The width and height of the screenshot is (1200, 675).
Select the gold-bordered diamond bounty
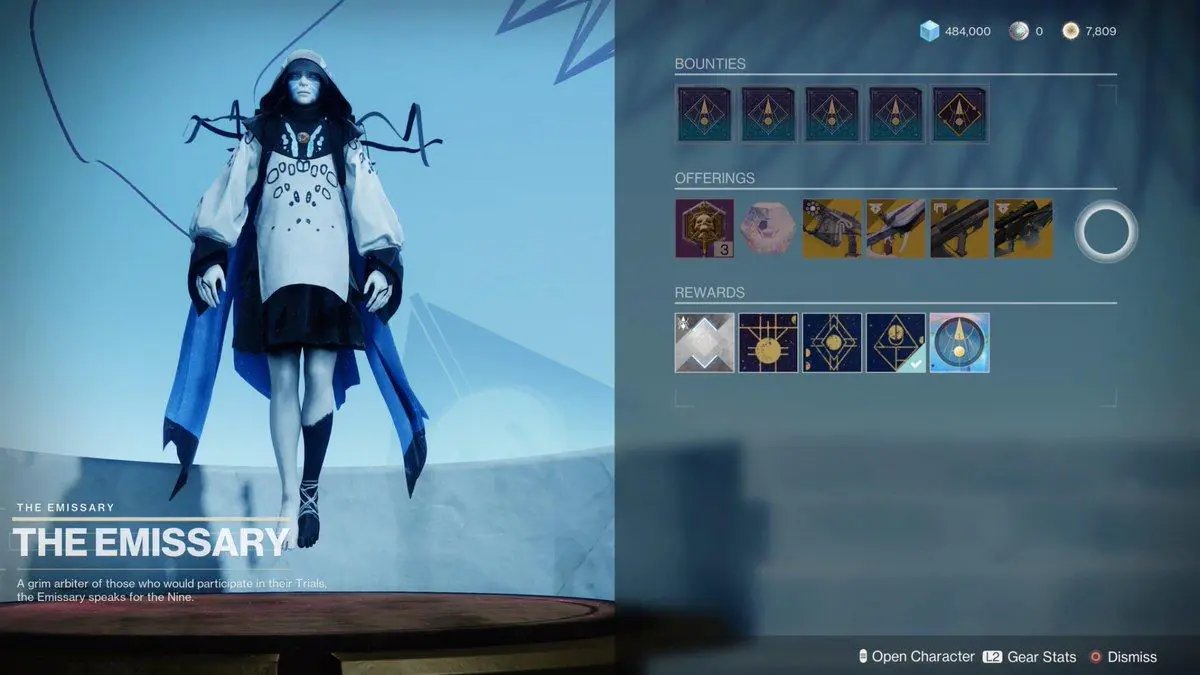[x=959, y=114]
